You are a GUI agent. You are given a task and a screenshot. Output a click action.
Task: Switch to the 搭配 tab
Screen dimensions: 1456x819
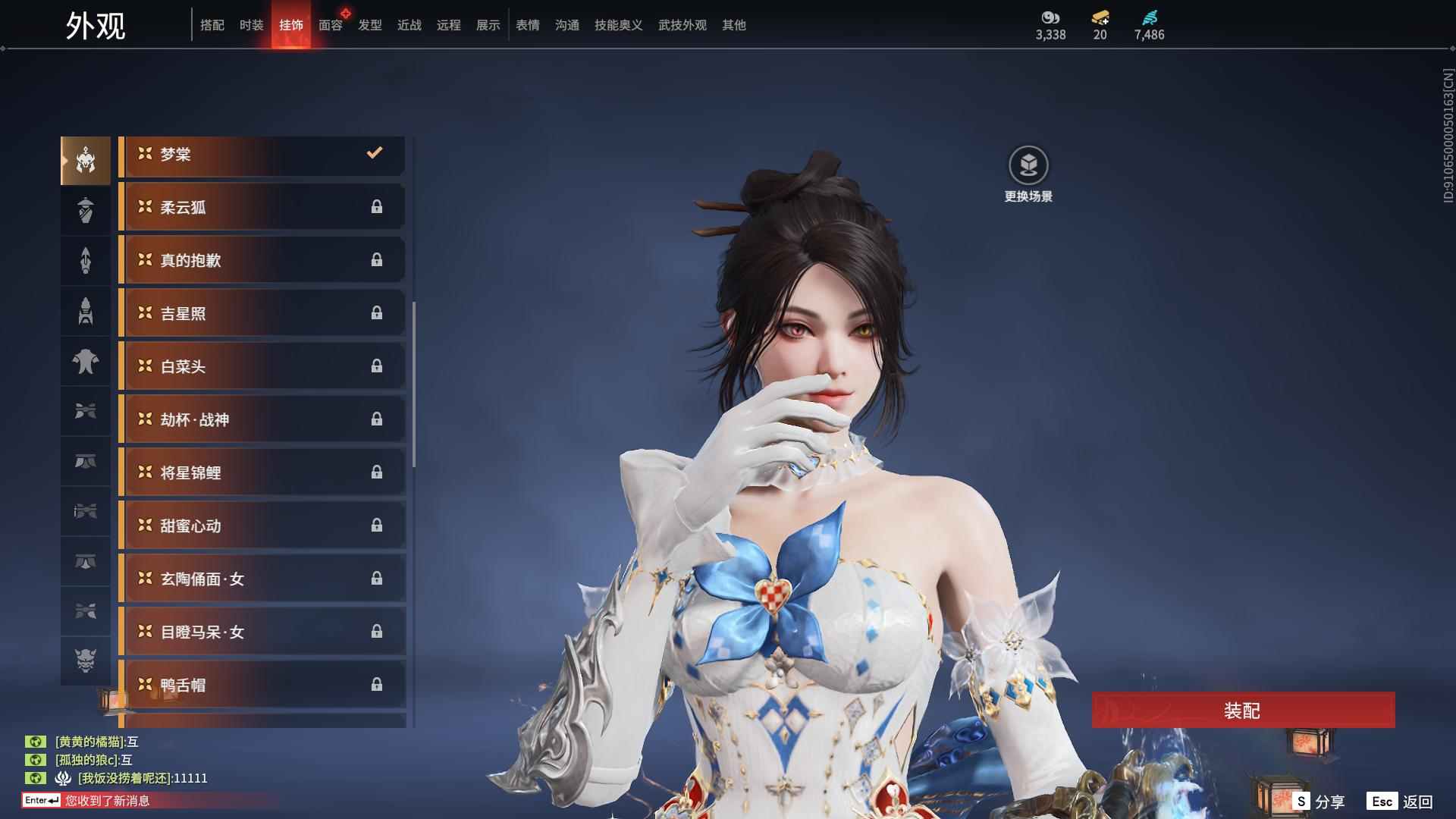(x=212, y=25)
